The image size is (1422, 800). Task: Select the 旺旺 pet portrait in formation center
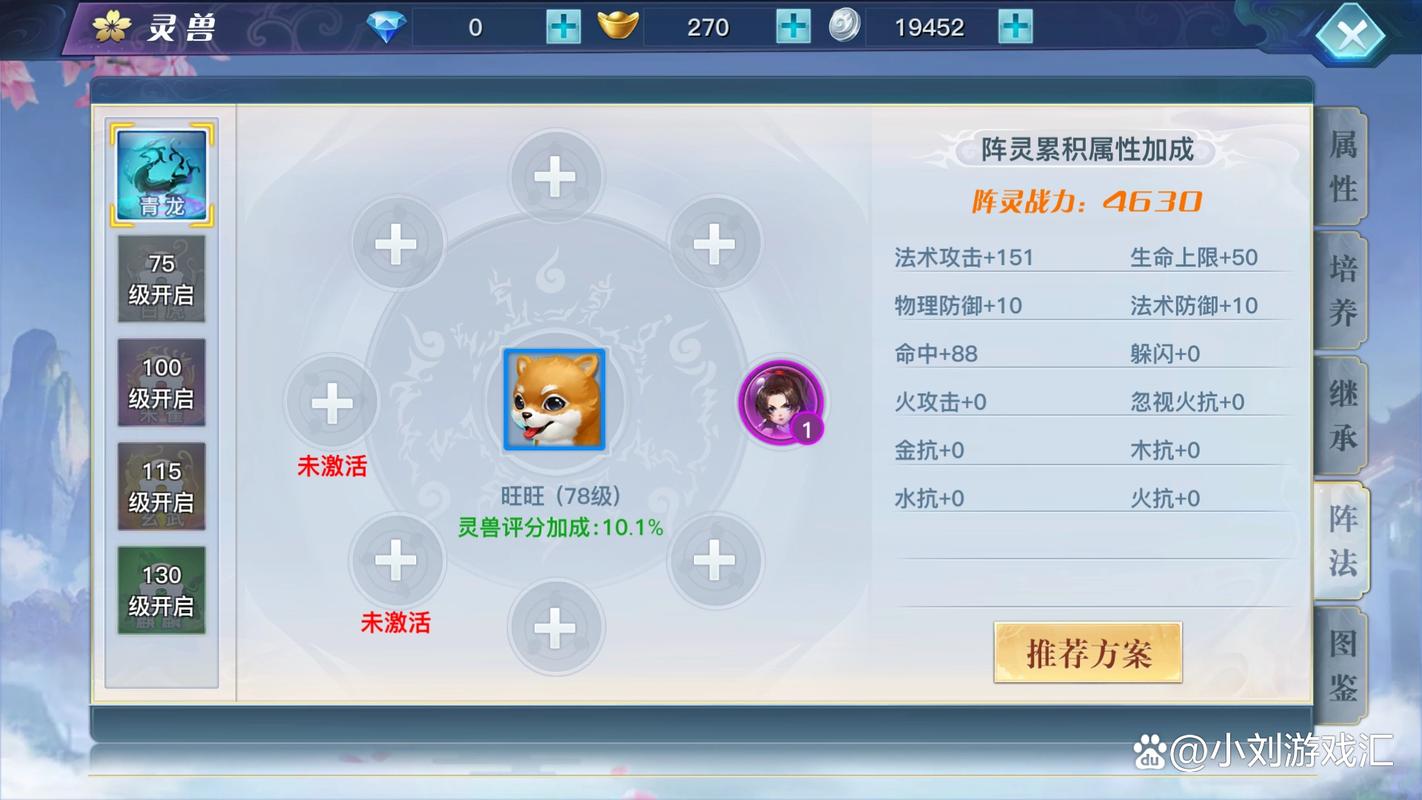coord(555,398)
